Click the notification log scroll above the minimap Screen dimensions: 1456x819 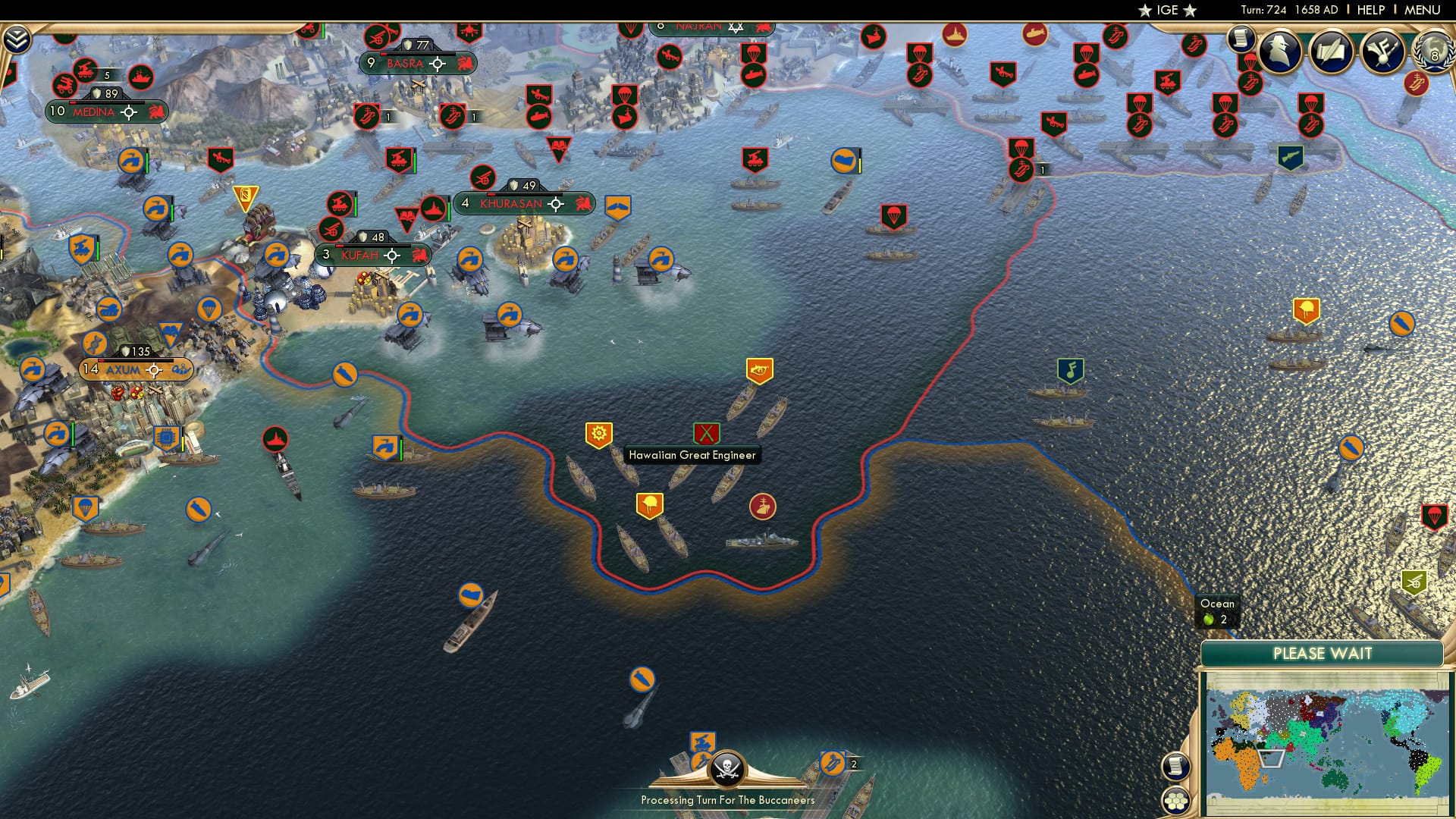[x=1175, y=767]
